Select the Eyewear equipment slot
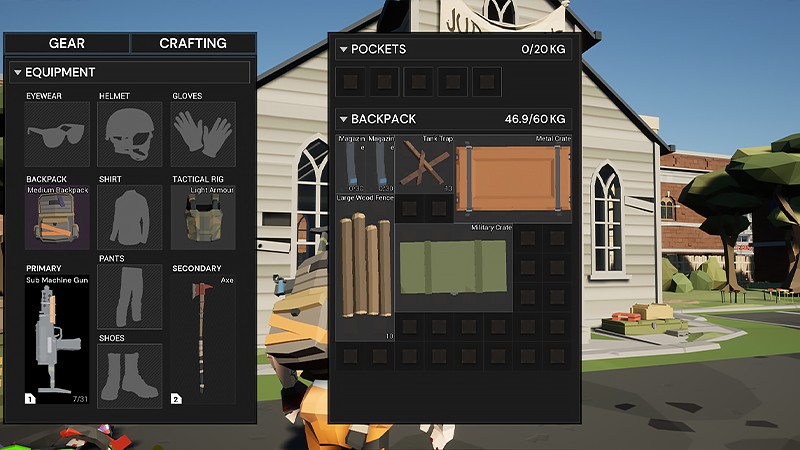 57,133
